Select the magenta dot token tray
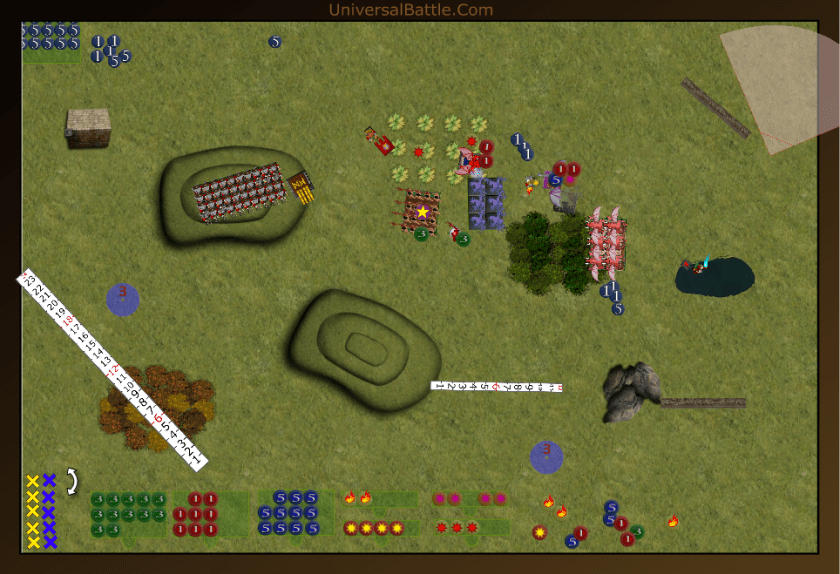 pyautogui.click(x=469, y=499)
